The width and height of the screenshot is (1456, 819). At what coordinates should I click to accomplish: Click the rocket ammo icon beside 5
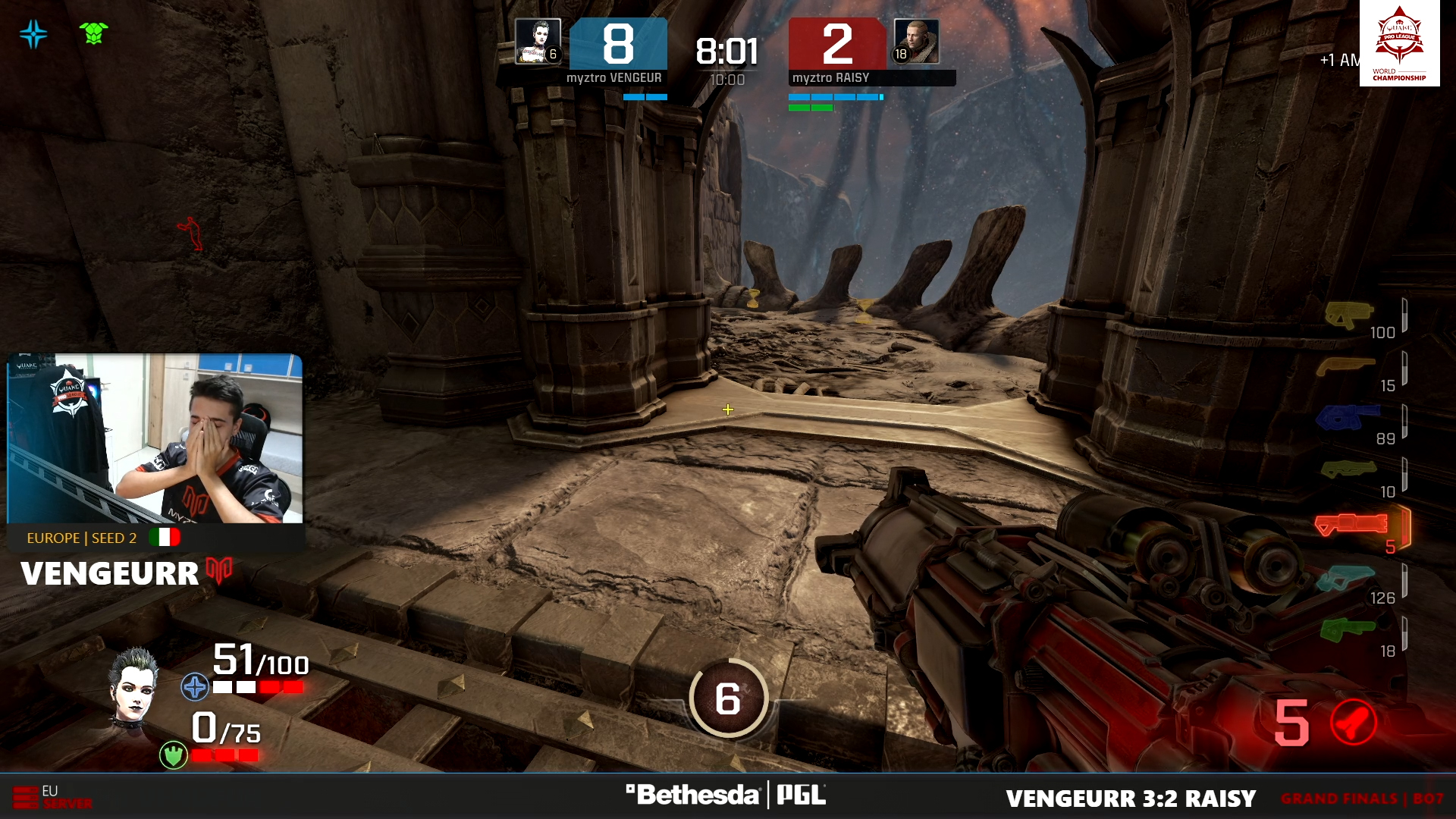(x=1354, y=722)
